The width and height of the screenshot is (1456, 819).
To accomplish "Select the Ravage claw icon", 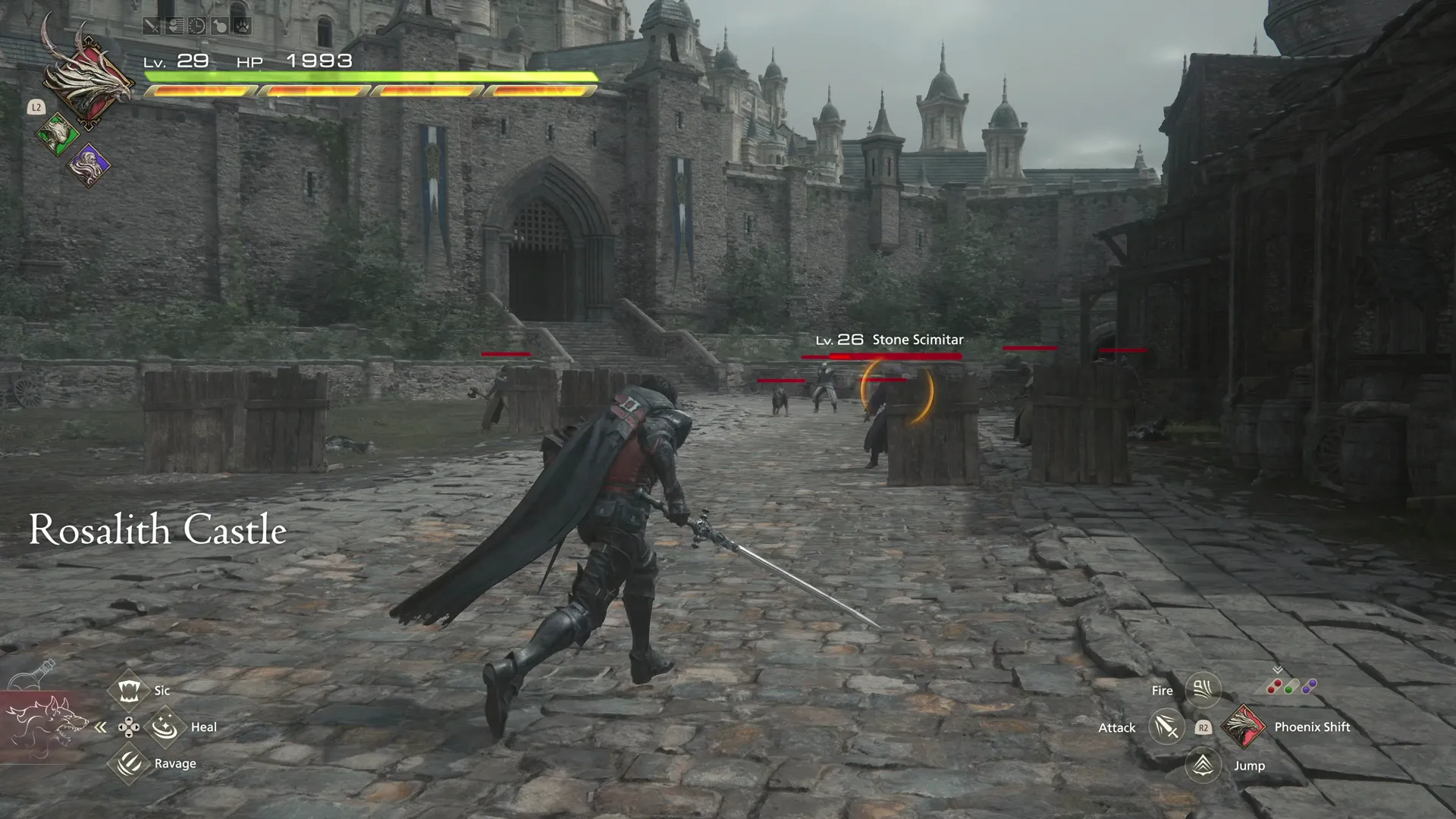I will click(130, 763).
